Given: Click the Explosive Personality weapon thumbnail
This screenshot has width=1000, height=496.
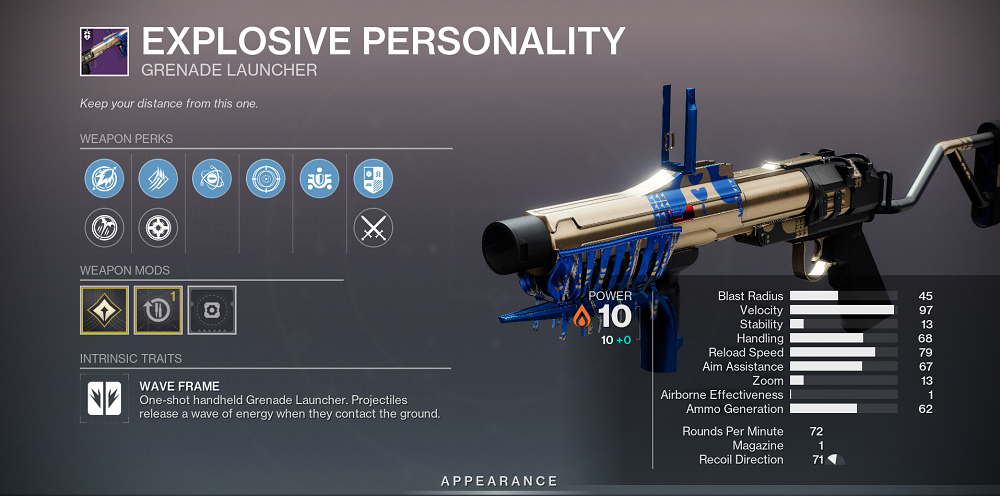Looking at the screenshot, I should 103,50.
